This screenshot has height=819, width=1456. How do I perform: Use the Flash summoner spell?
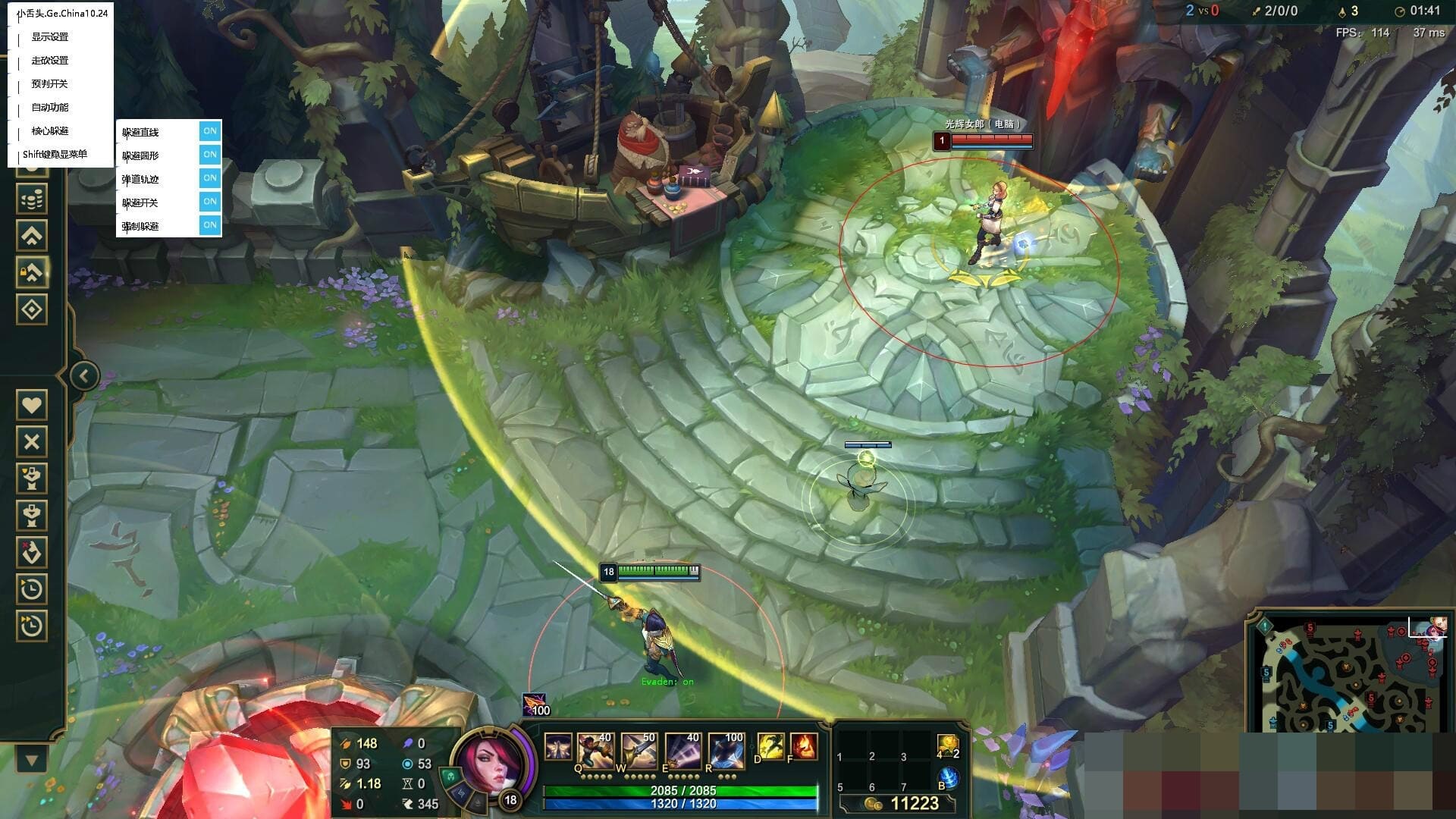[x=770, y=747]
